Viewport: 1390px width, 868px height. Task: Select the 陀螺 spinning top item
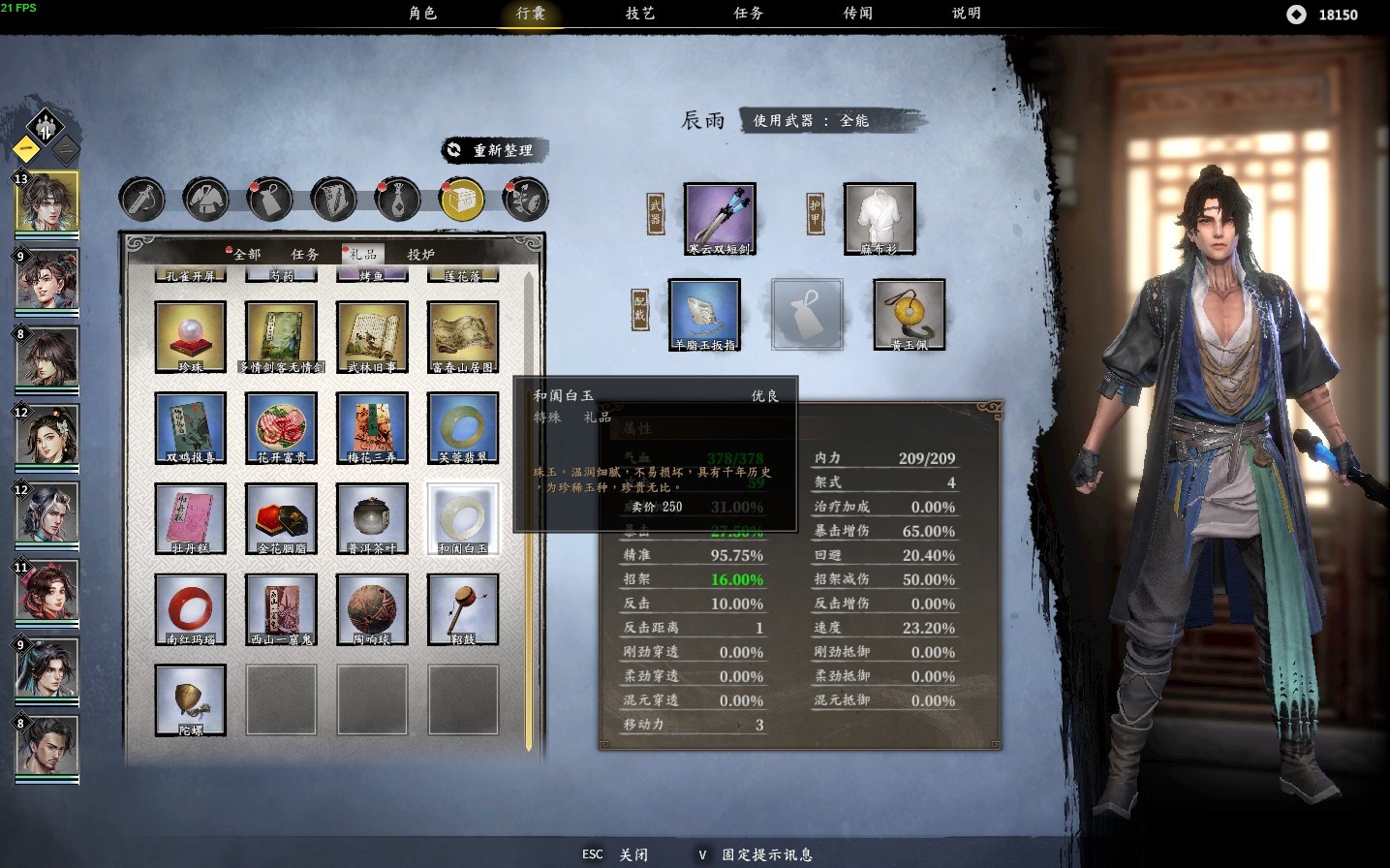[x=190, y=700]
